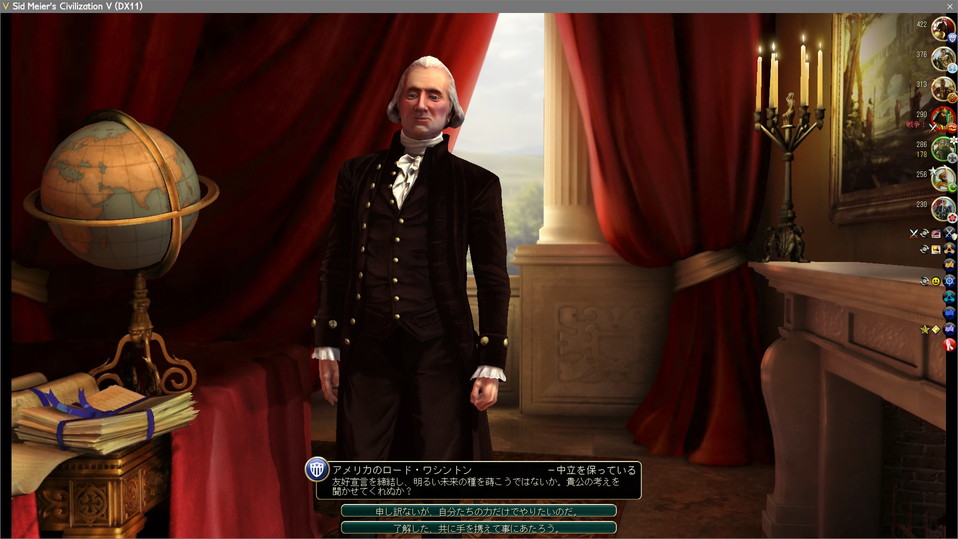Accept Washington's declaration of friendship
Image resolution: width=958 pixels, height=539 pixels.
pyautogui.click(x=478, y=527)
